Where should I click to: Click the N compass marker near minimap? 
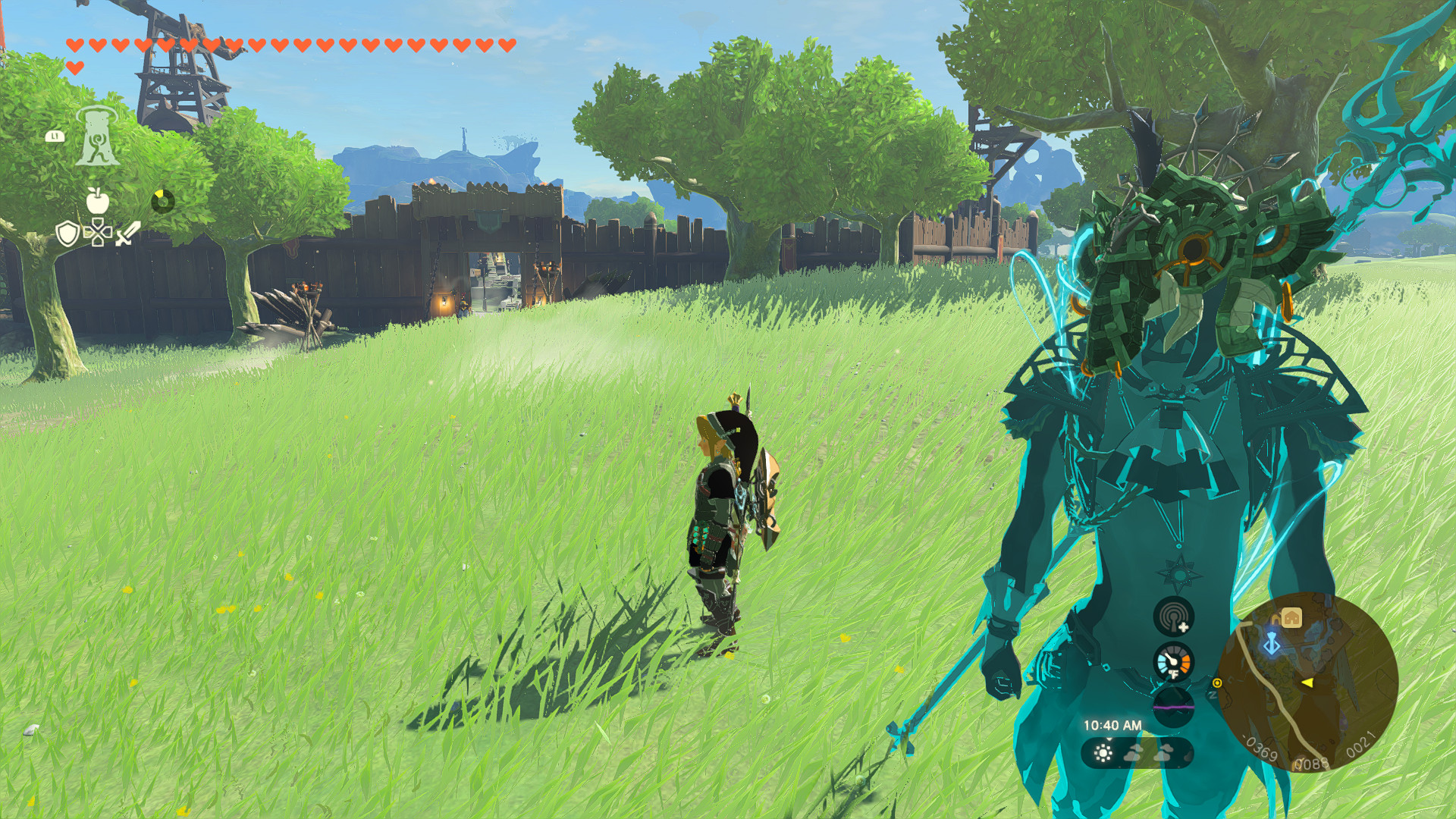click(x=1212, y=695)
